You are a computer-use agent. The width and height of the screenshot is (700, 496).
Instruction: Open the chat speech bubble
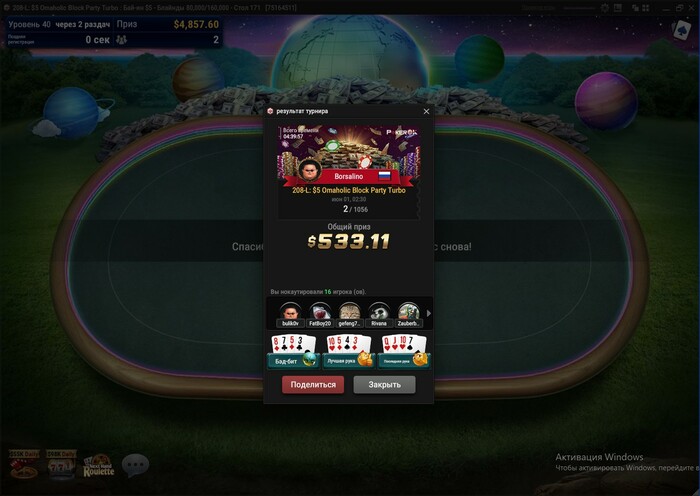[135, 464]
